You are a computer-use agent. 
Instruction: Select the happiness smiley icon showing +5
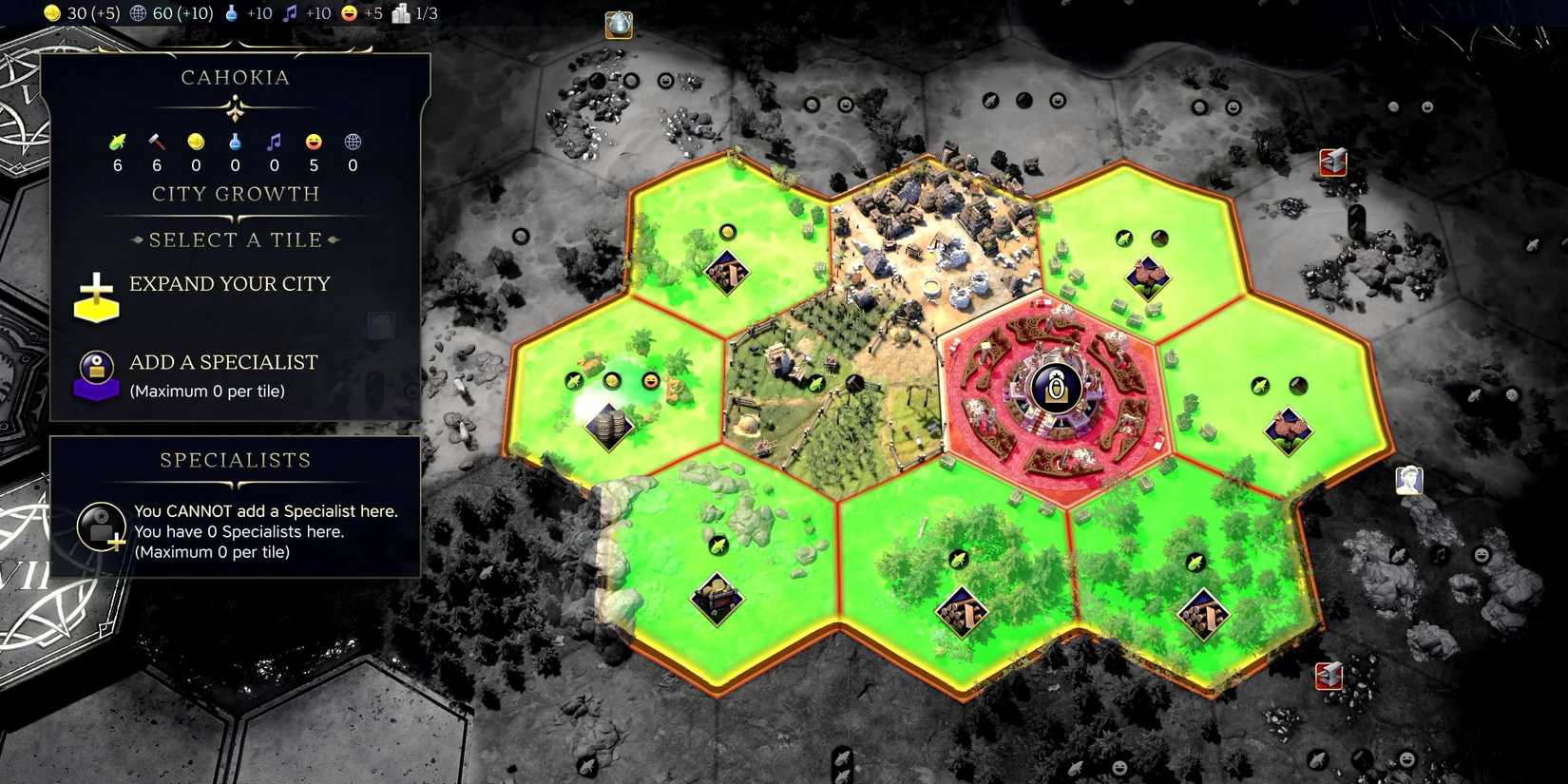[x=350, y=13]
